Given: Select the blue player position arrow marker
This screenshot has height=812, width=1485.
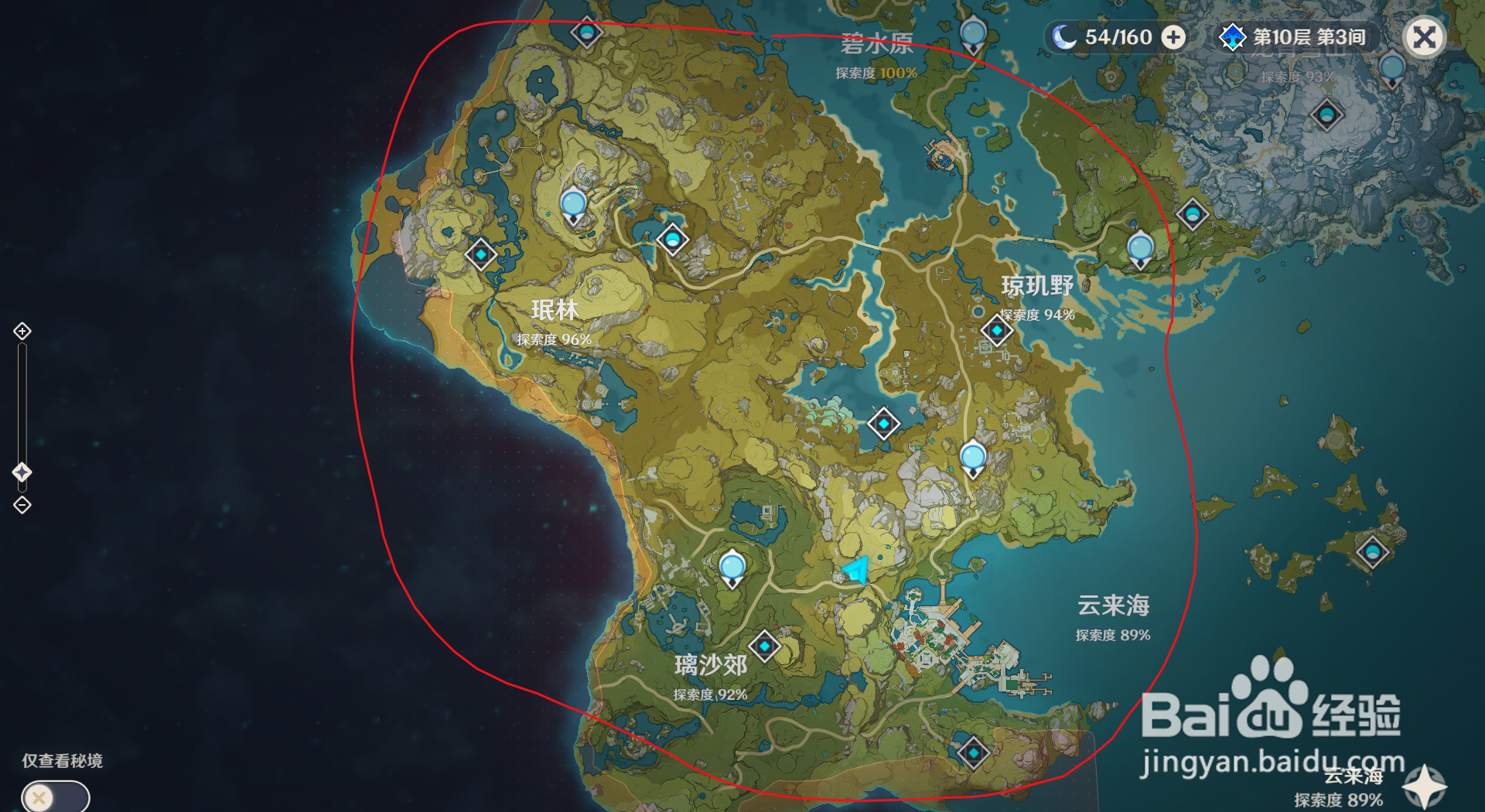Looking at the screenshot, I should click(855, 571).
